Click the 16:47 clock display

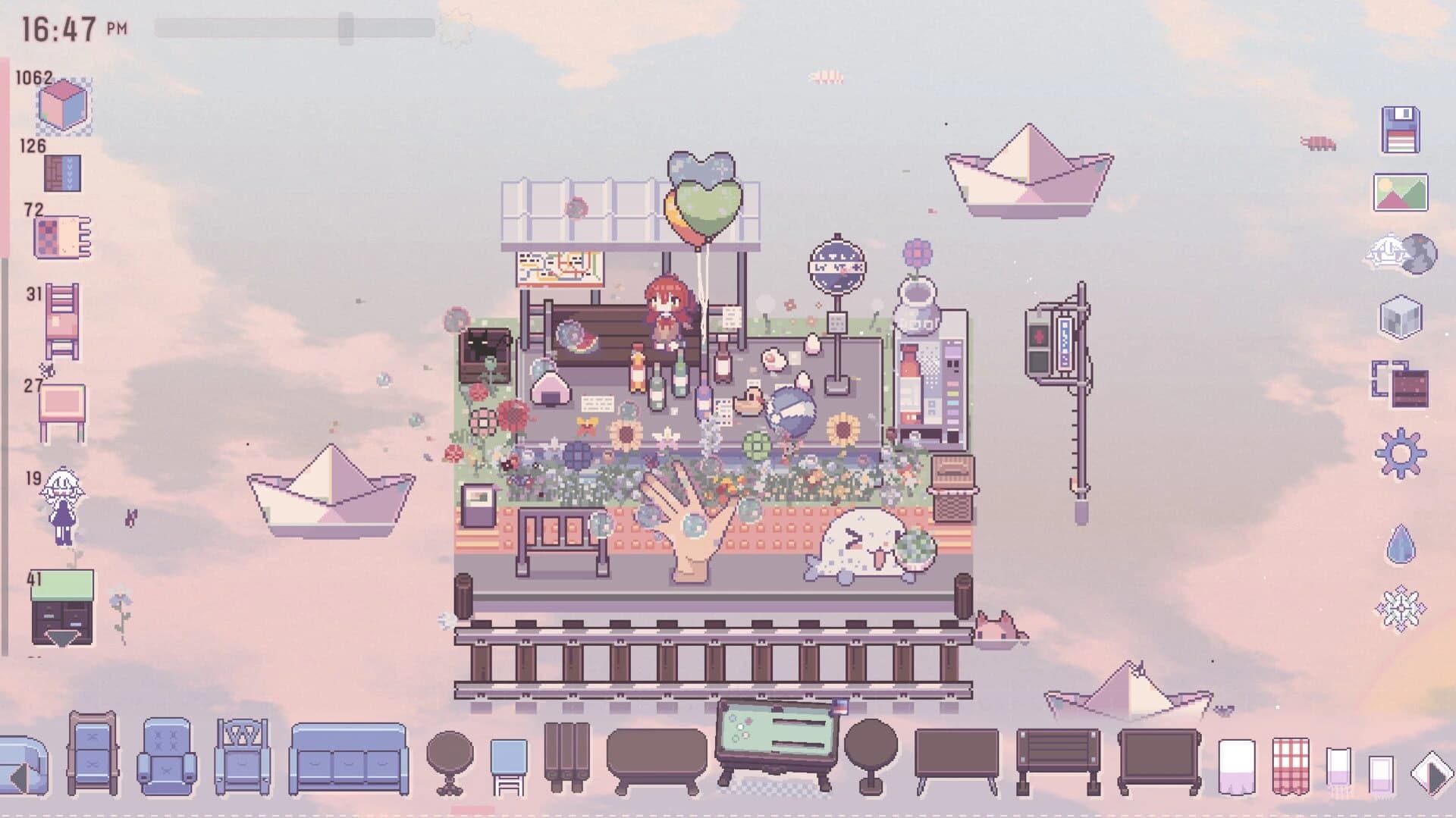pyautogui.click(x=57, y=27)
